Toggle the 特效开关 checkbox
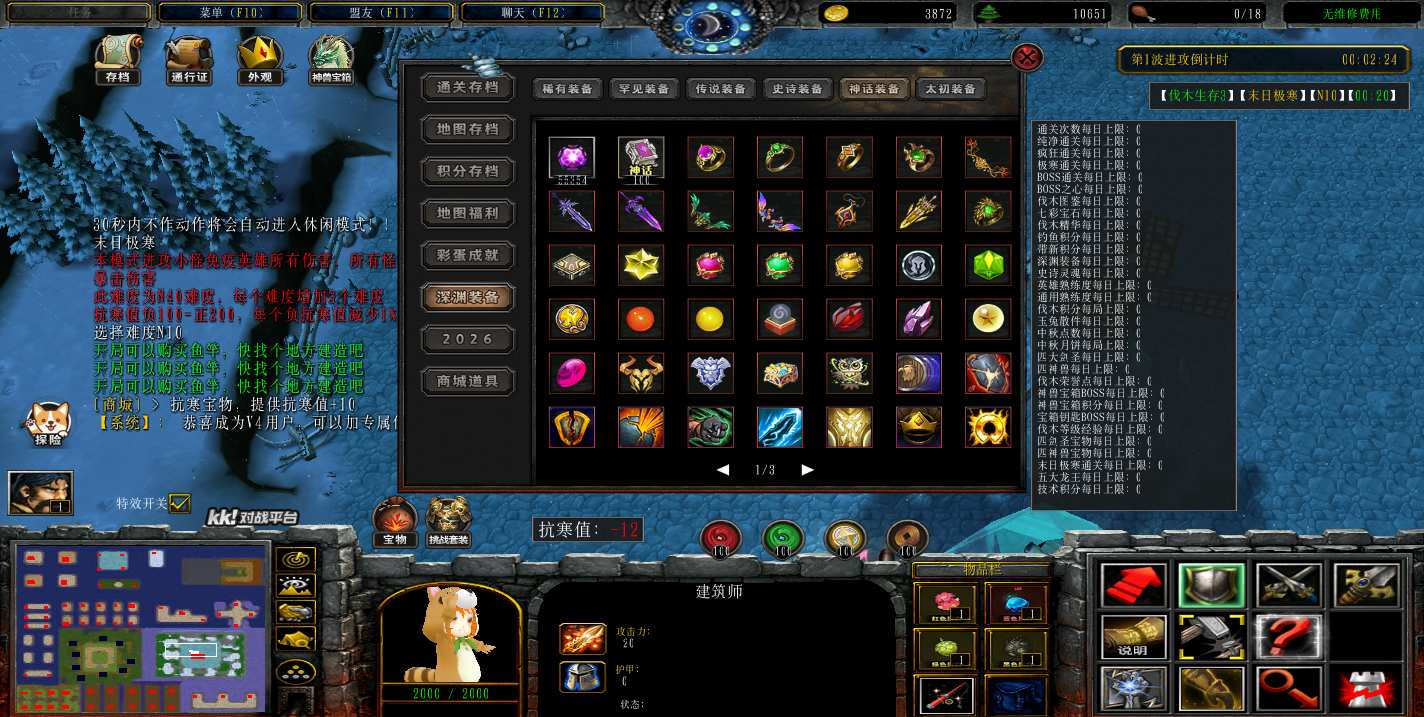This screenshot has width=1424, height=717. pos(180,503)
